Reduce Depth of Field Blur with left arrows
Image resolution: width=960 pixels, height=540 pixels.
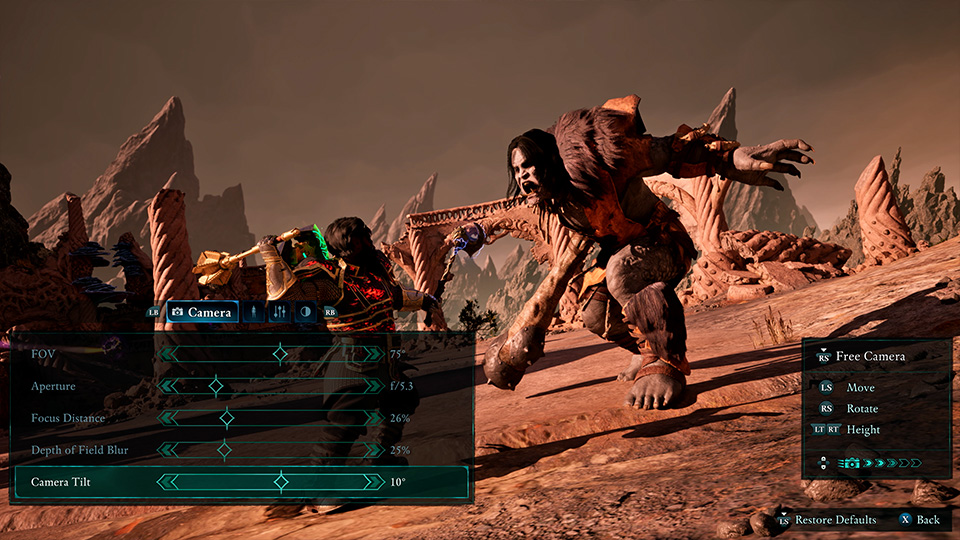pyautogui.click(x=165, y=450)
